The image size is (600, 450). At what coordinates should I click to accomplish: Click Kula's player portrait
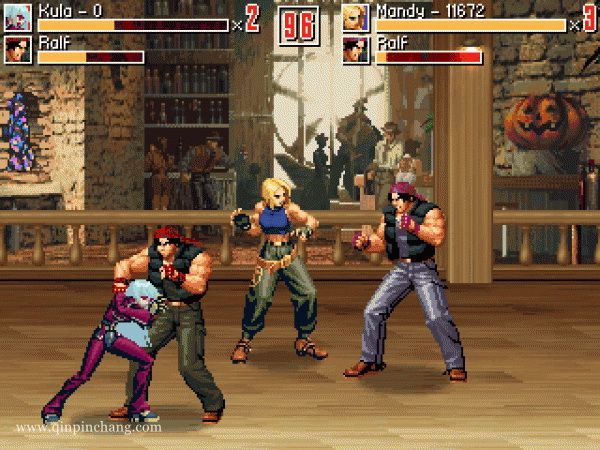pos(18,17)
